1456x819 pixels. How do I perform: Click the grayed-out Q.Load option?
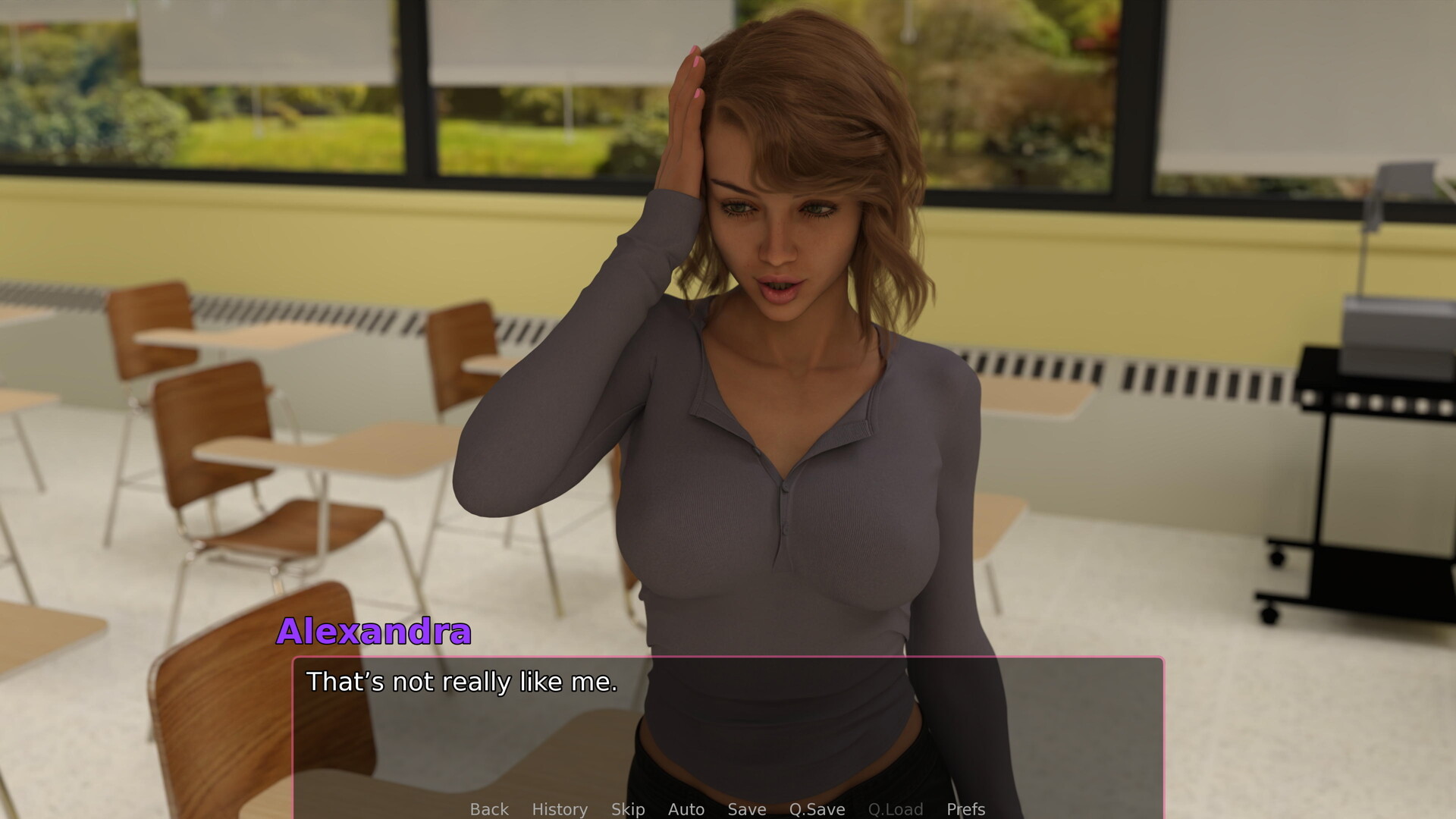click(x=896, y=809)
